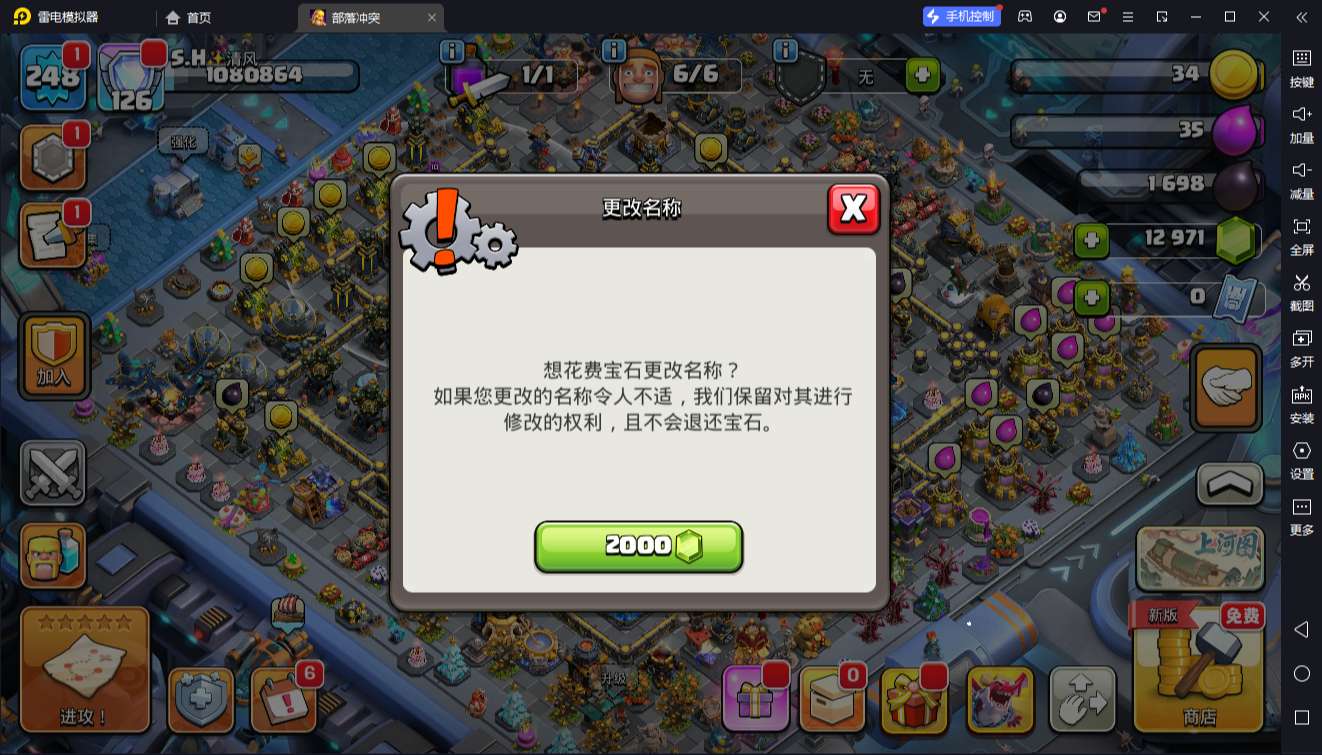1322x755 pixels.
Task: Start friendly challenge via crossed swords icon
Action: 52,472
